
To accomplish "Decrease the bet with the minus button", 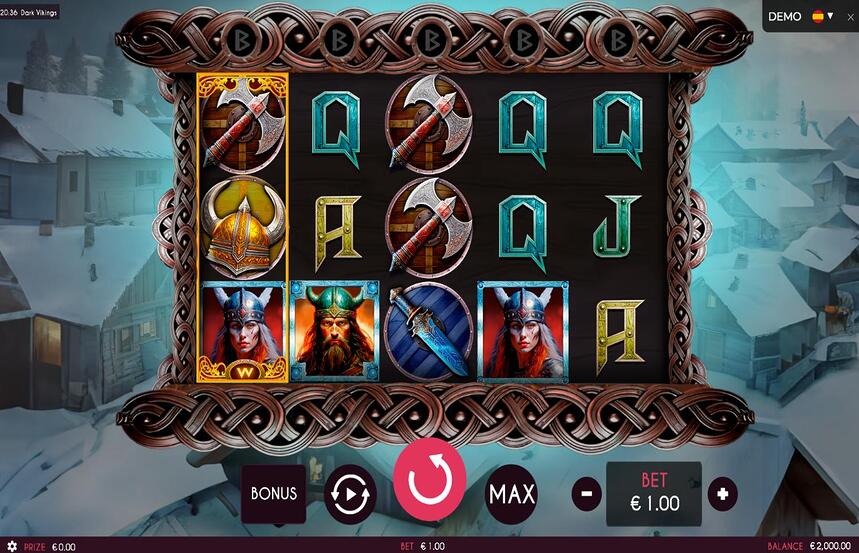I will coord(586,493).
